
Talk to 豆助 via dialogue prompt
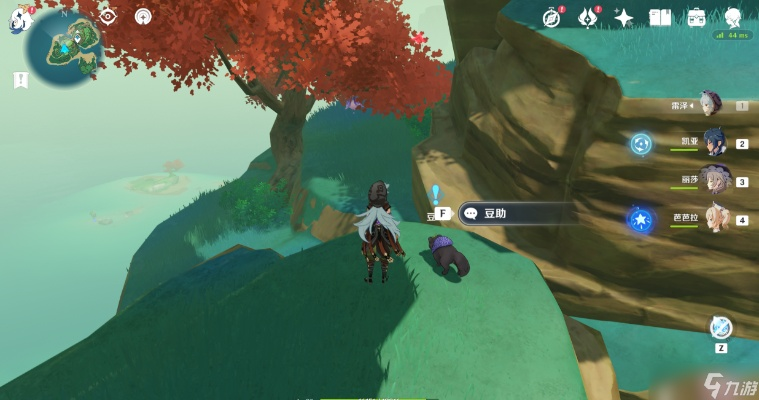[x=515, y=213]
